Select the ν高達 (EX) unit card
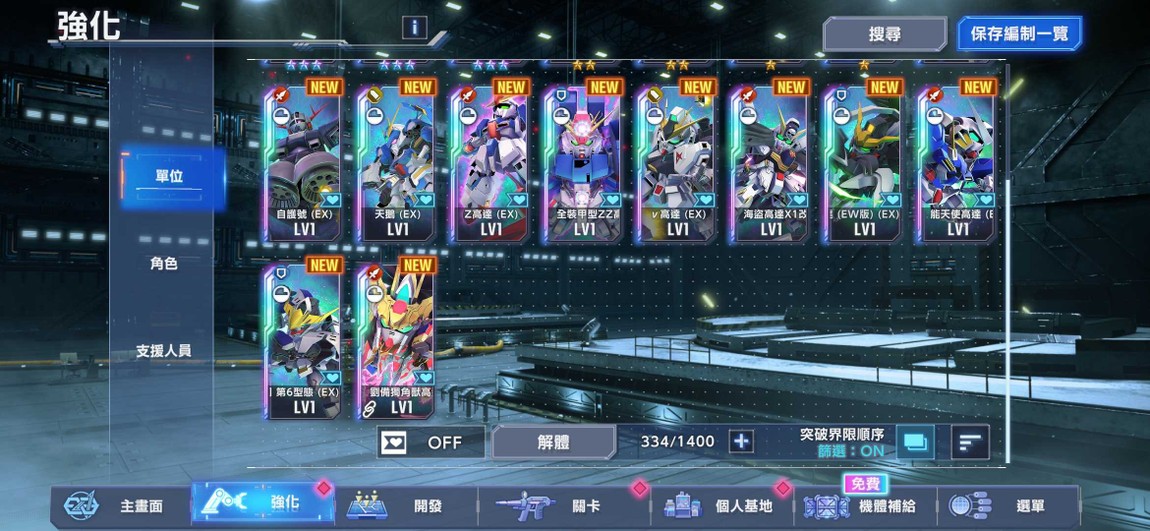 click(677, 160)
